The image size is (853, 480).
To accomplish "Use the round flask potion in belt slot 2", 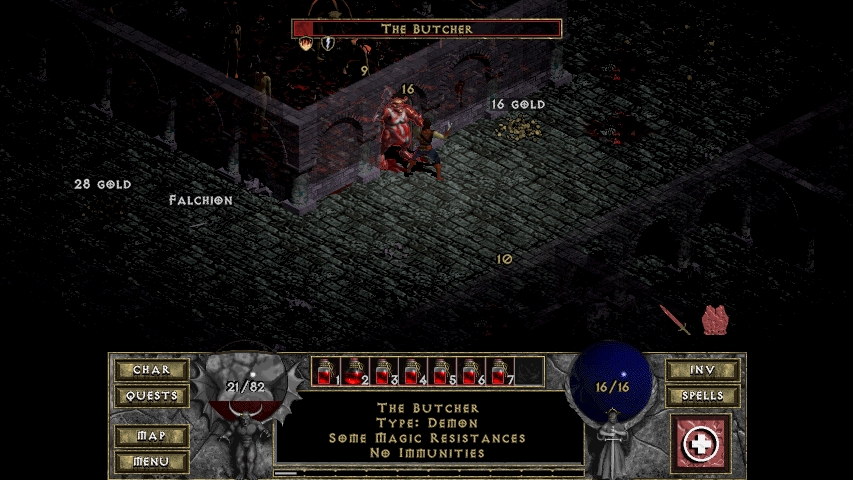I will 355,371.
